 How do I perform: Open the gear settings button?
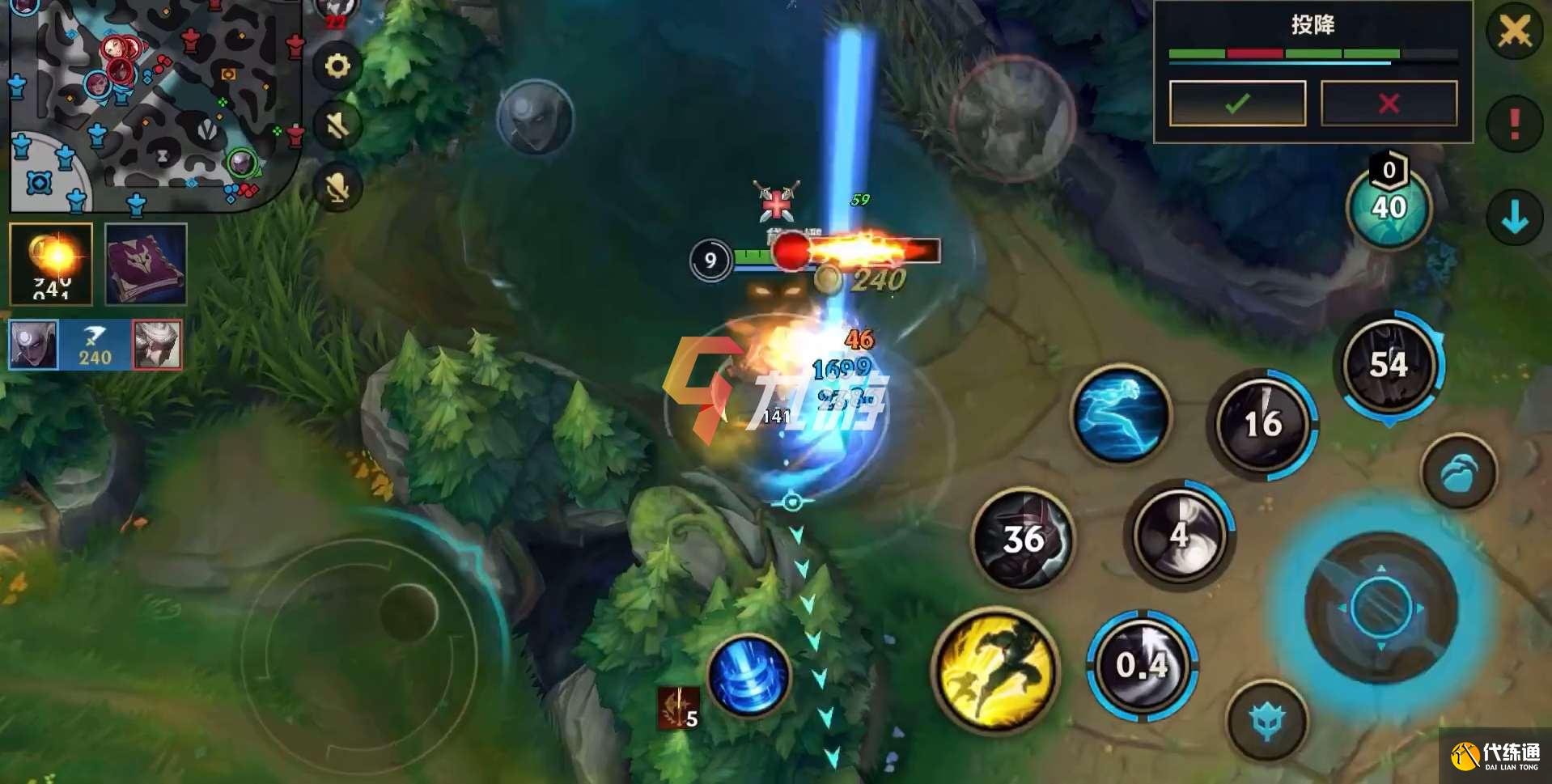pyautogui.click(x=337, y=66)
